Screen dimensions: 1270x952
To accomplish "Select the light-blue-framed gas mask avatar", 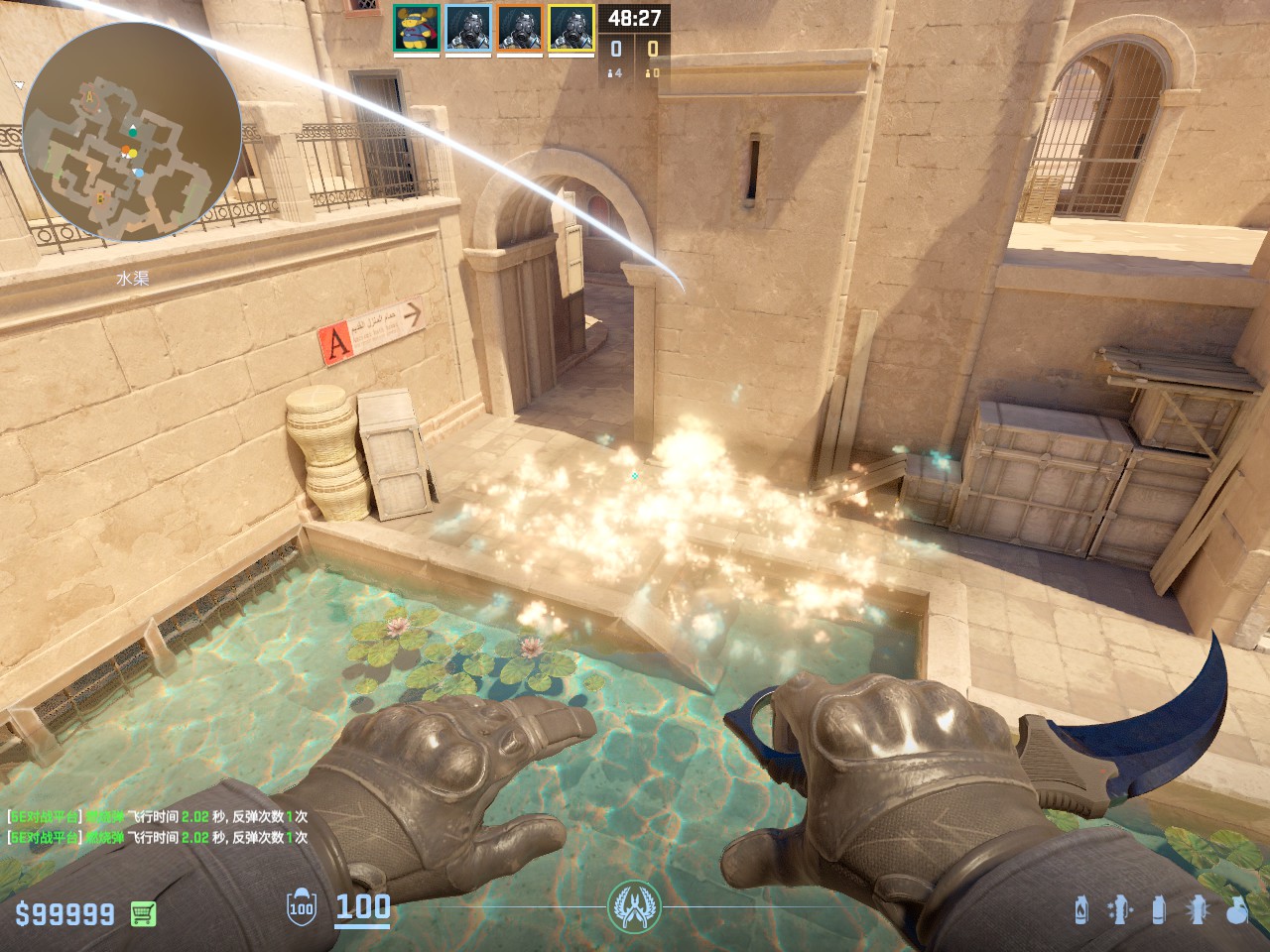I will click(x=468, y=28).
